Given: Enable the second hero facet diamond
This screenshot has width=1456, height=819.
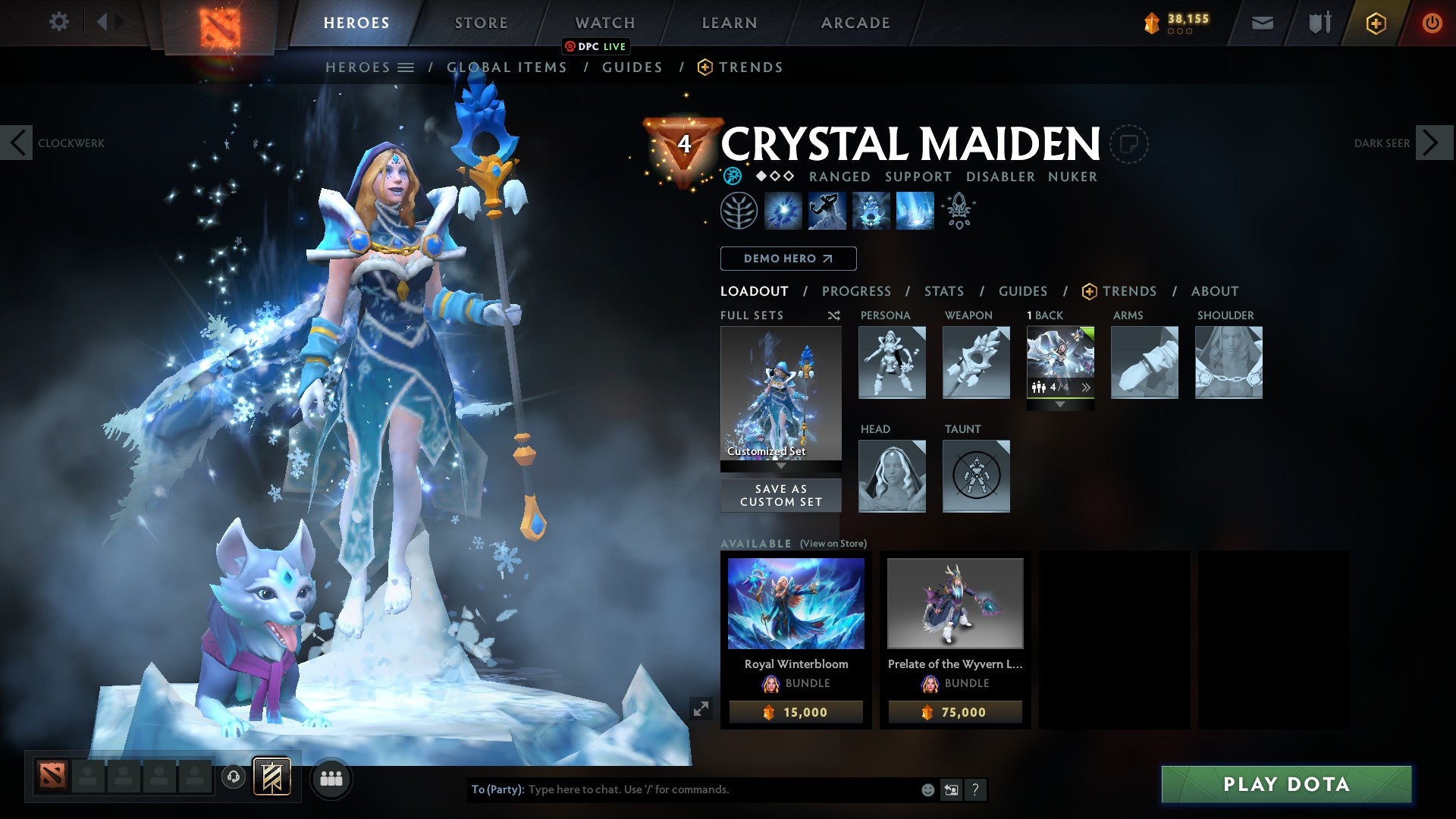Looking at the screenshot, I should [x=775, y=176].
